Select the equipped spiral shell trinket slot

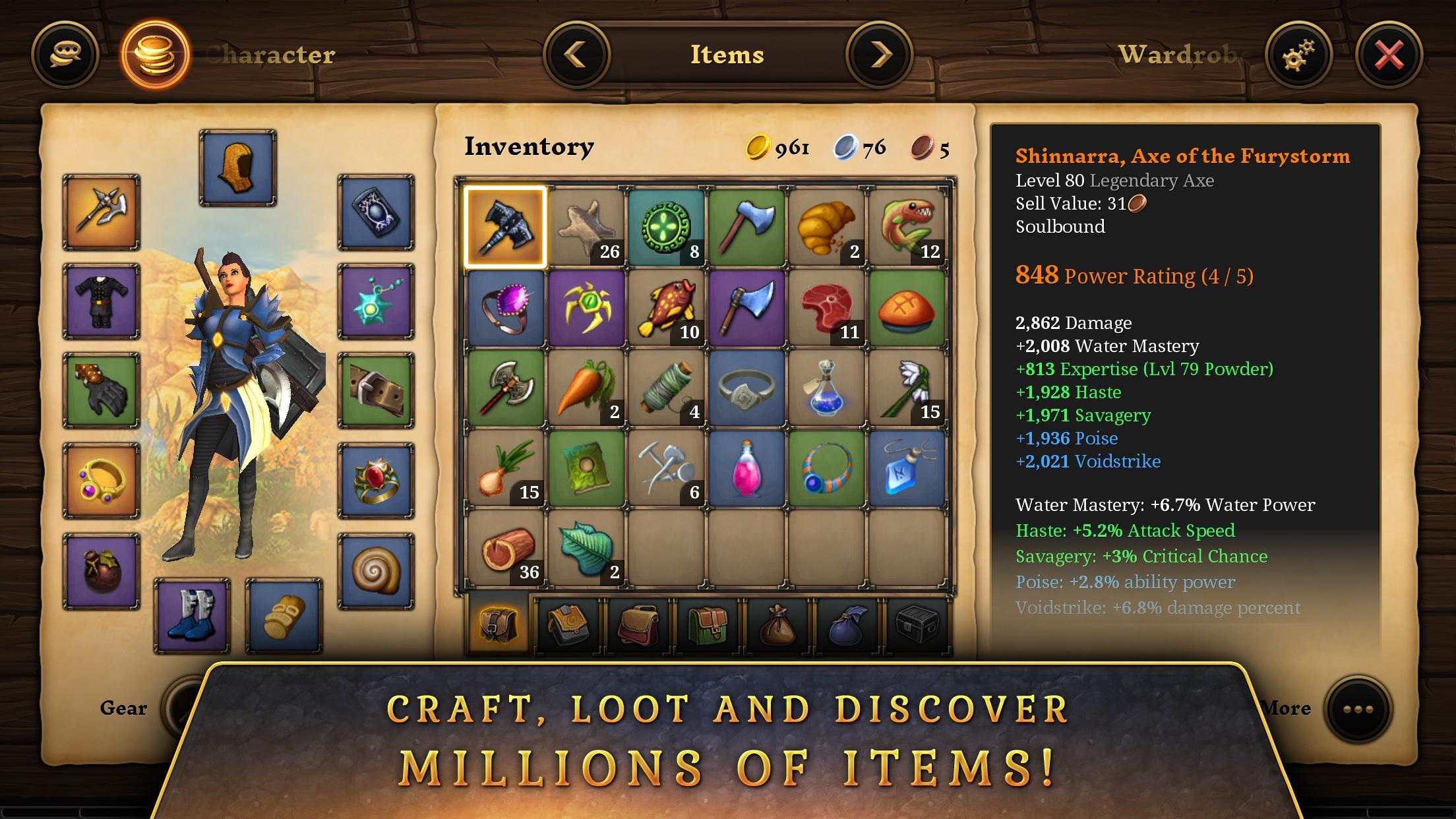pyautogui.click(x=376, y=571)
